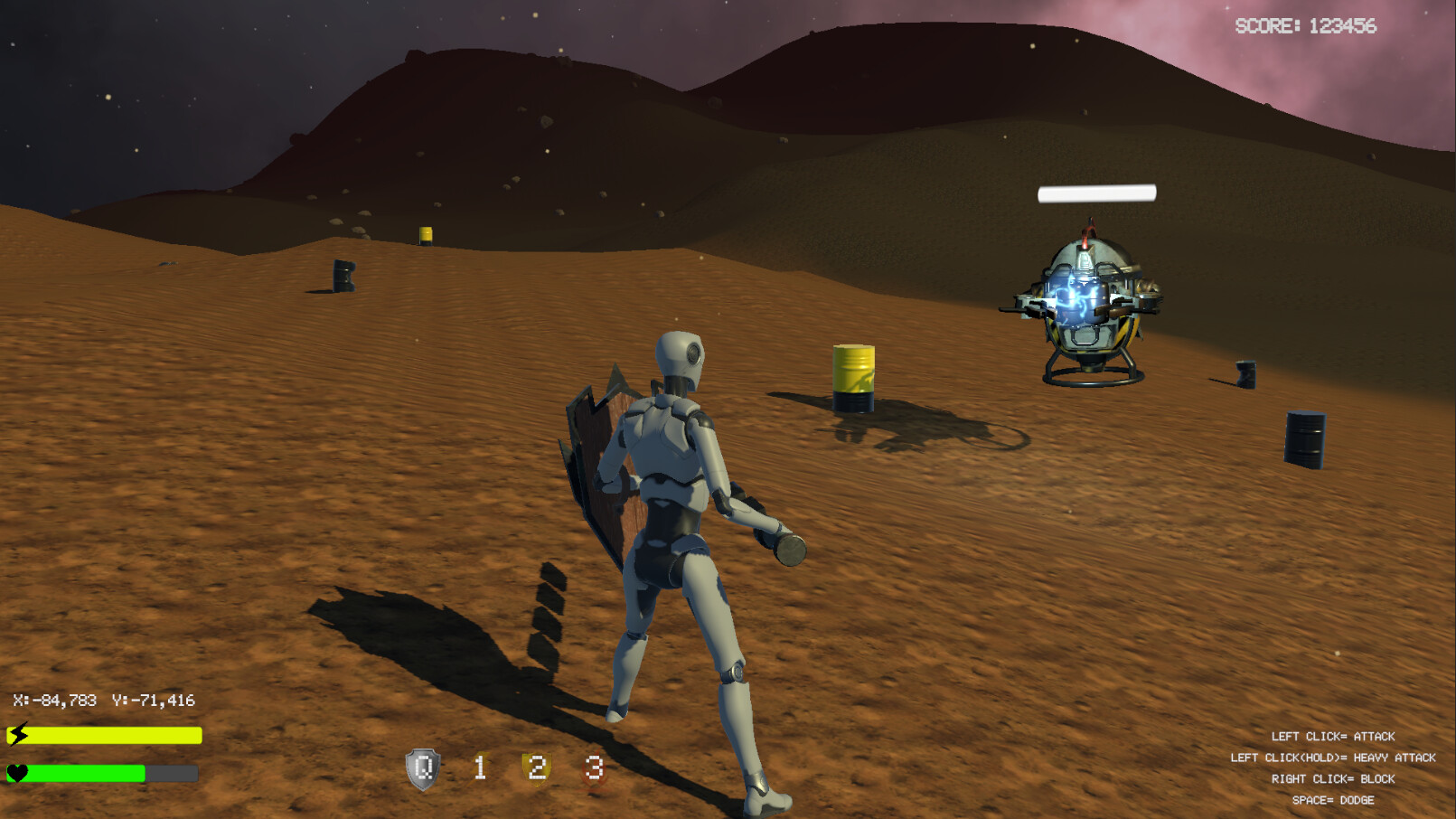Click the X and Y coordinates readout
The width and height of the screenshot is (1456, 819).
click(106, 700)
